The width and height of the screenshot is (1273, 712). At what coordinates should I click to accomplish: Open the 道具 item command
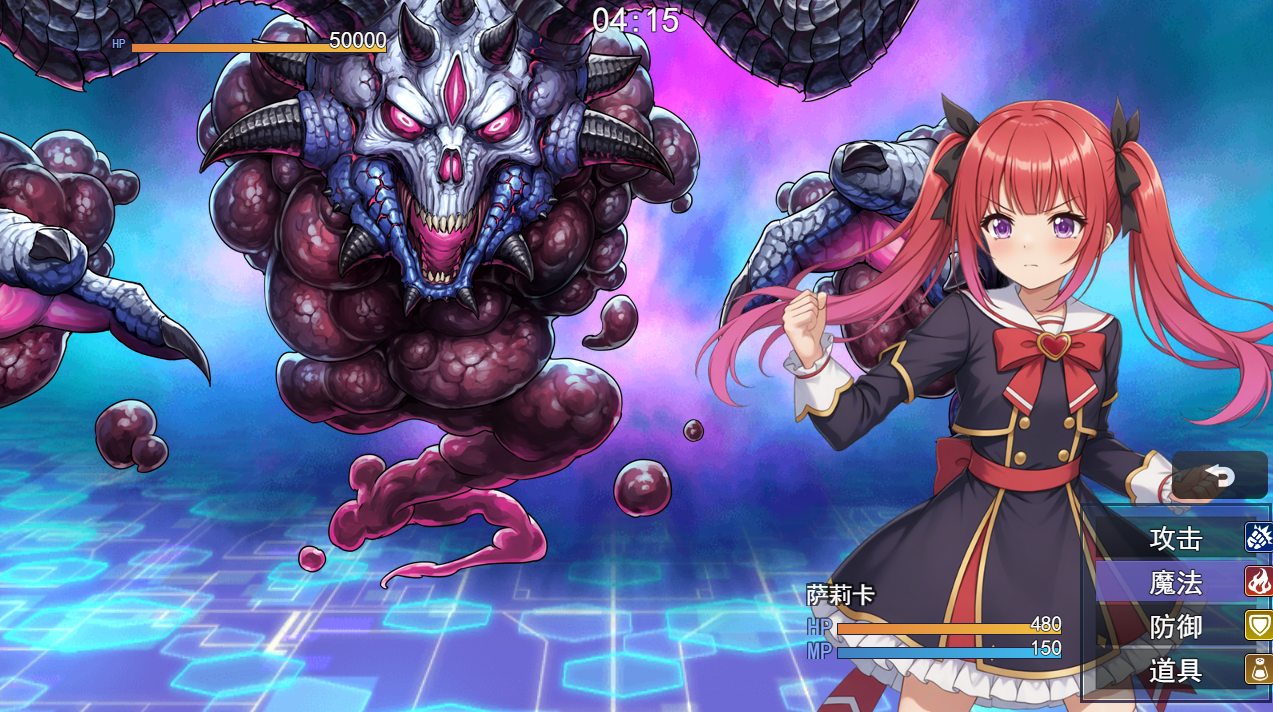pos(1177,670)
